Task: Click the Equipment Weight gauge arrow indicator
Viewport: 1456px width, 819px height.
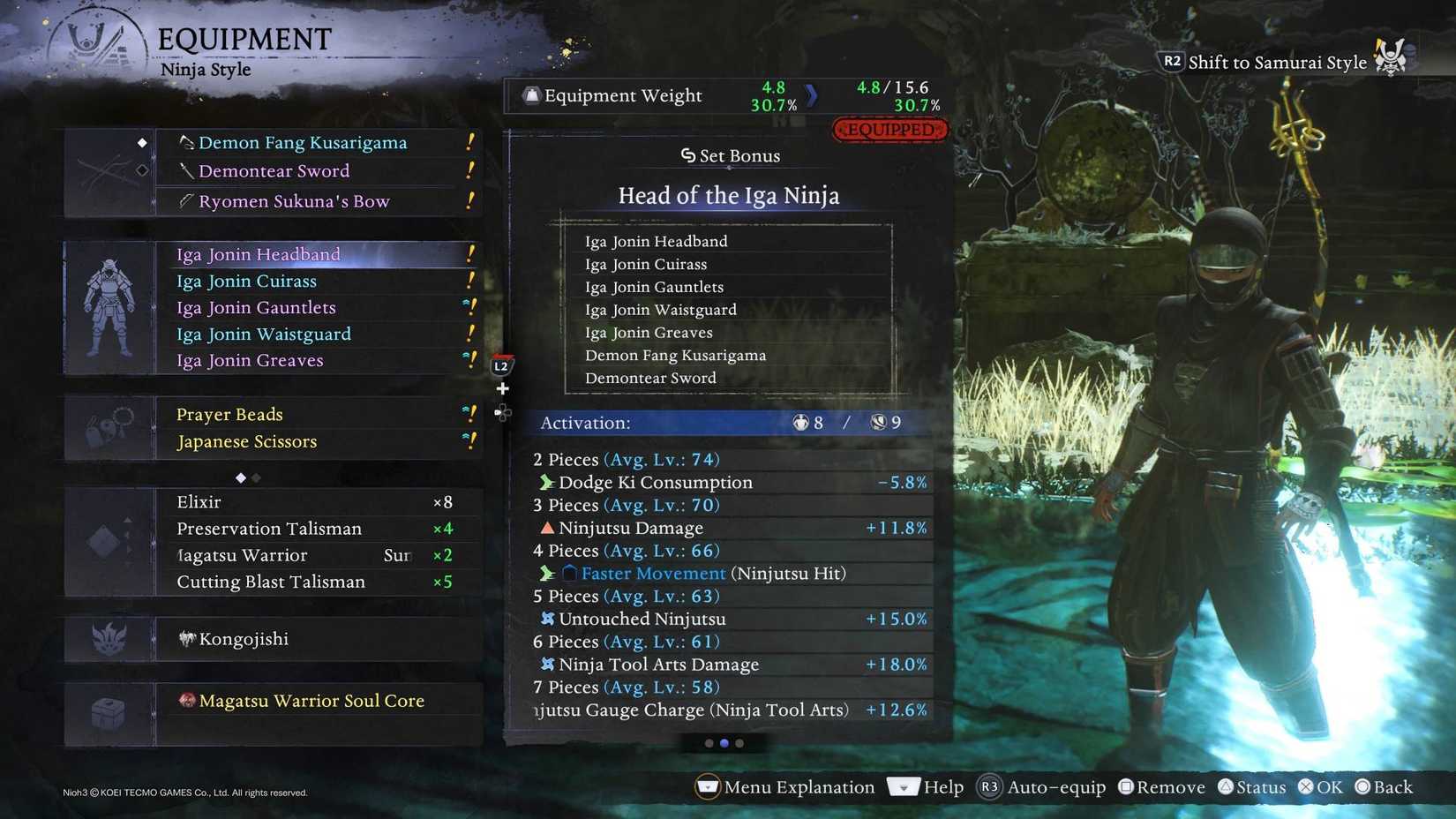Action: point(813,95)
